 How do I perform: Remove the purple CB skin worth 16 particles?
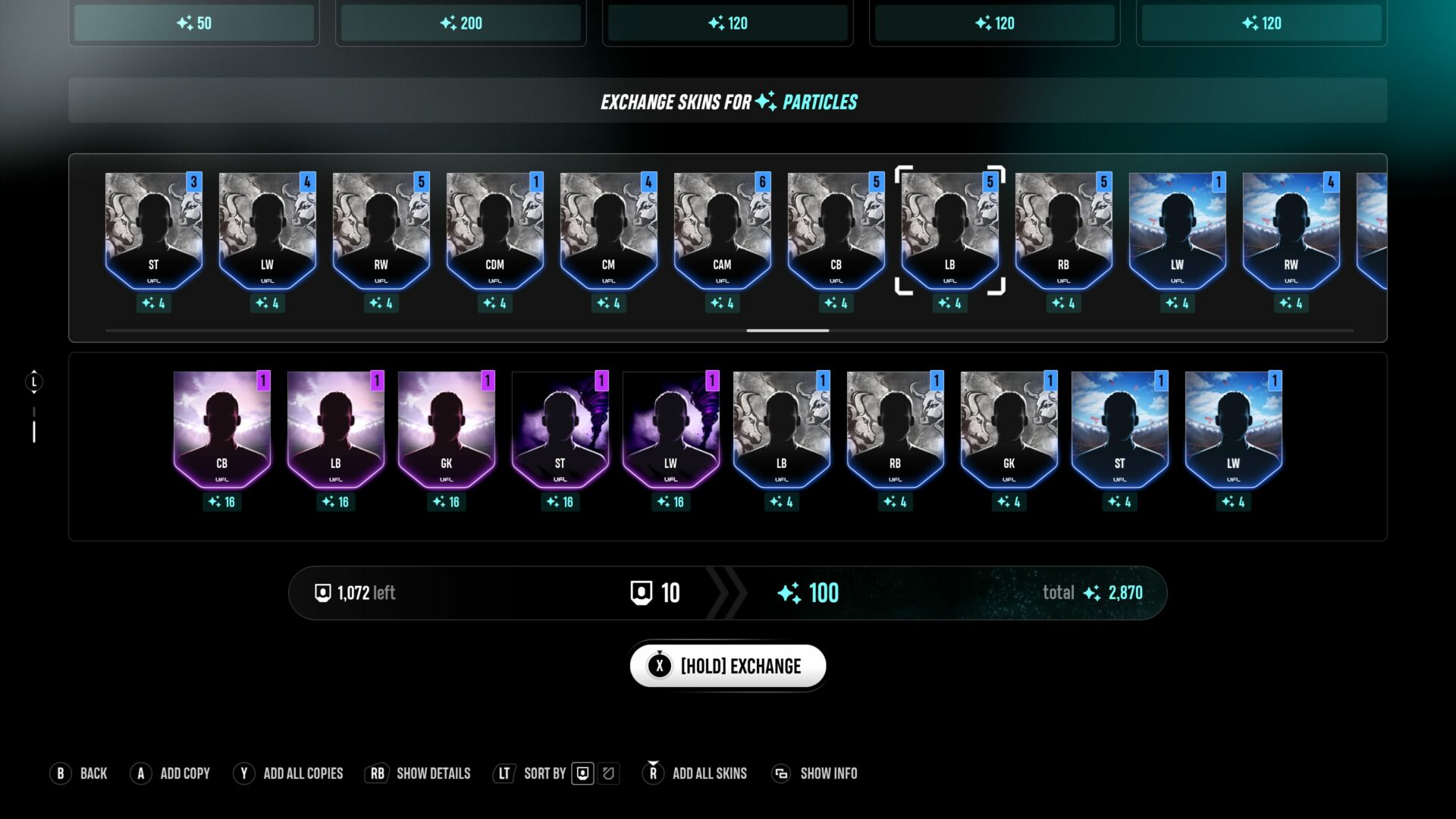point(221,430)
